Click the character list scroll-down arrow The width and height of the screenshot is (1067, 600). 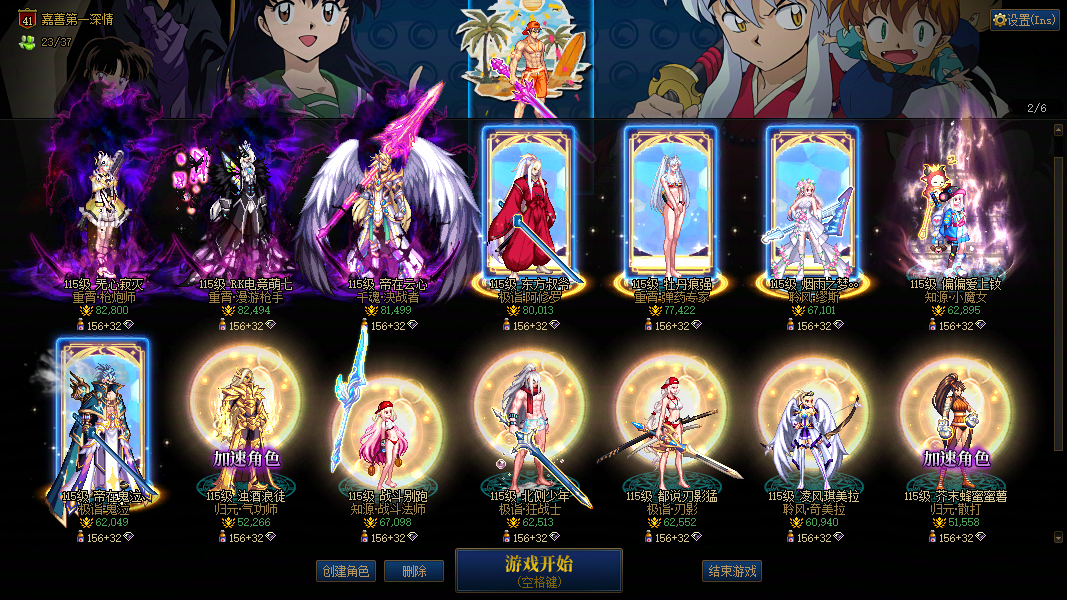[x=1059, y=537]
